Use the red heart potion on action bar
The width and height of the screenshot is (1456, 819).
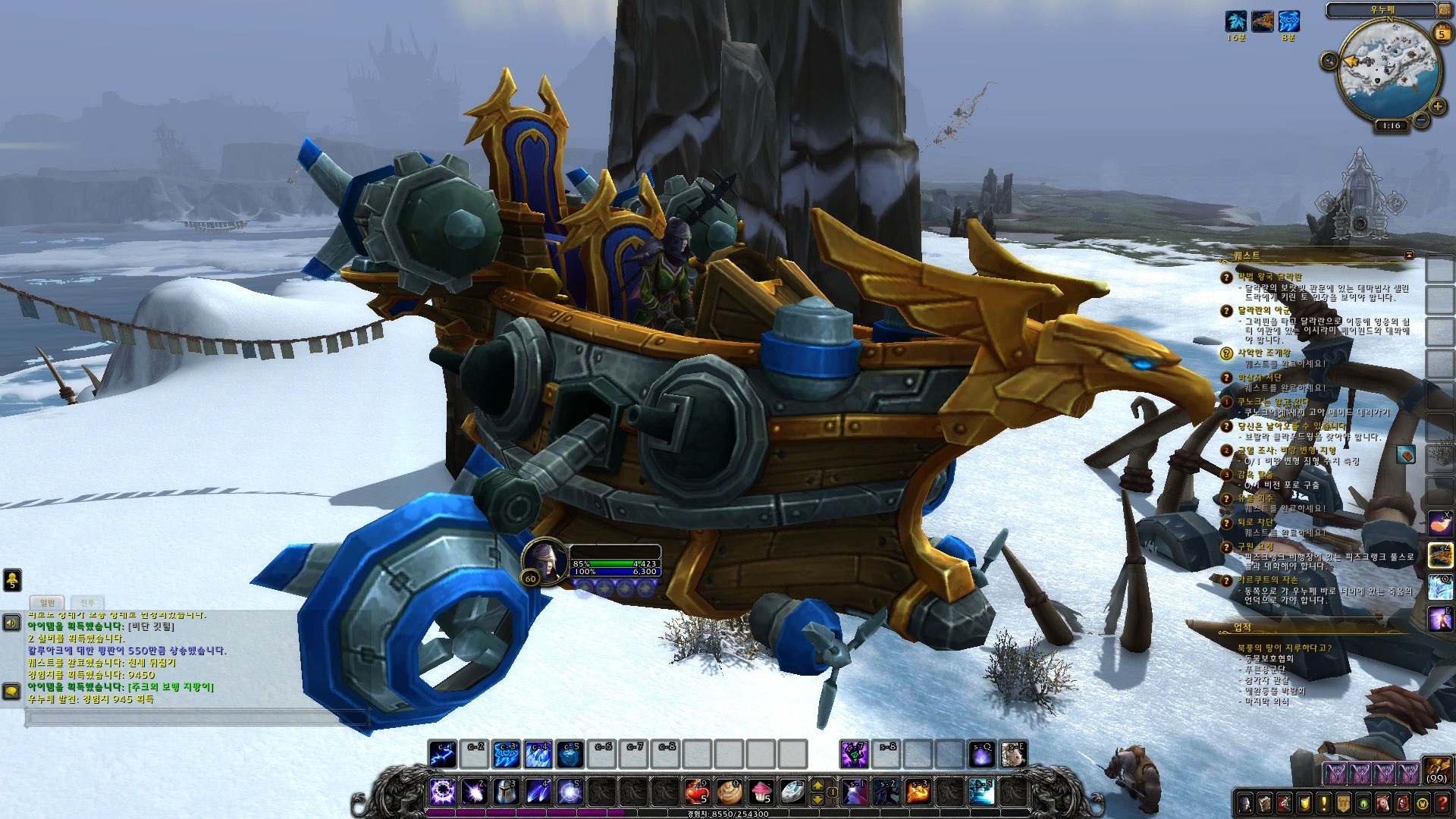[696, 792]
